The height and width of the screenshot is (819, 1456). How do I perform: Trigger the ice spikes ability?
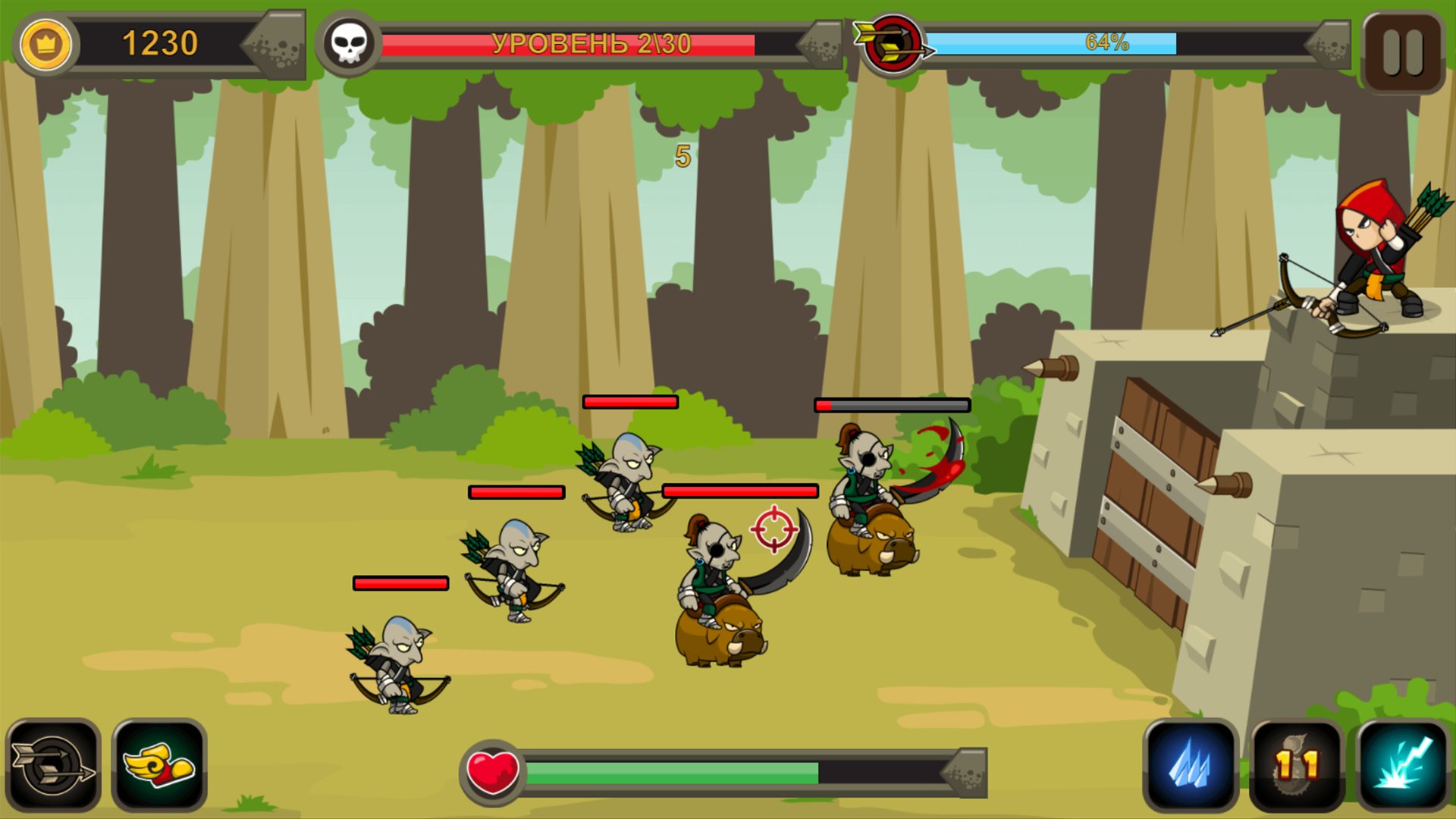[x=1192, y=770]
